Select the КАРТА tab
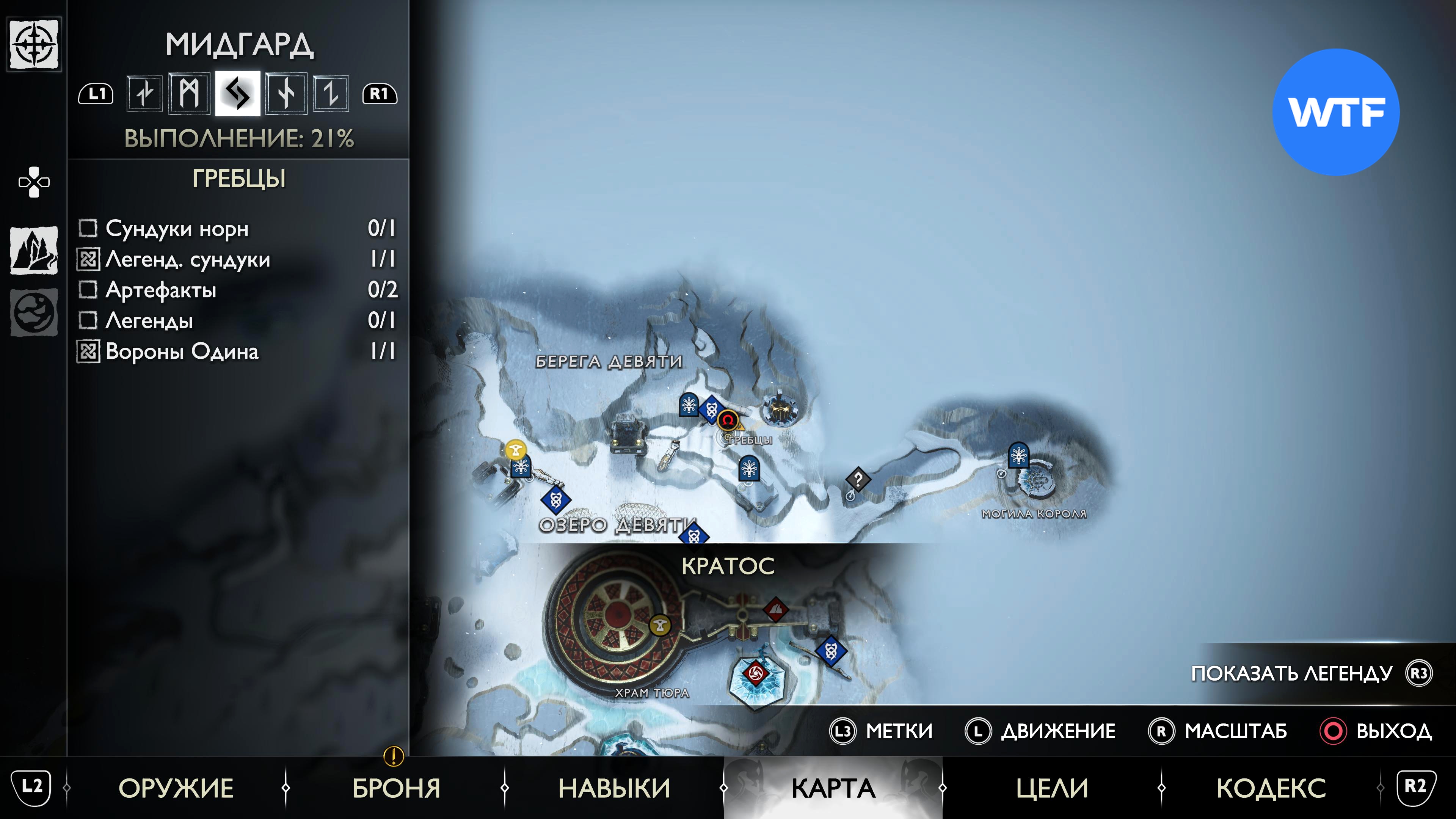This screenshot has width=1456, height=819. pyautogui.click(x=833, y=788)
